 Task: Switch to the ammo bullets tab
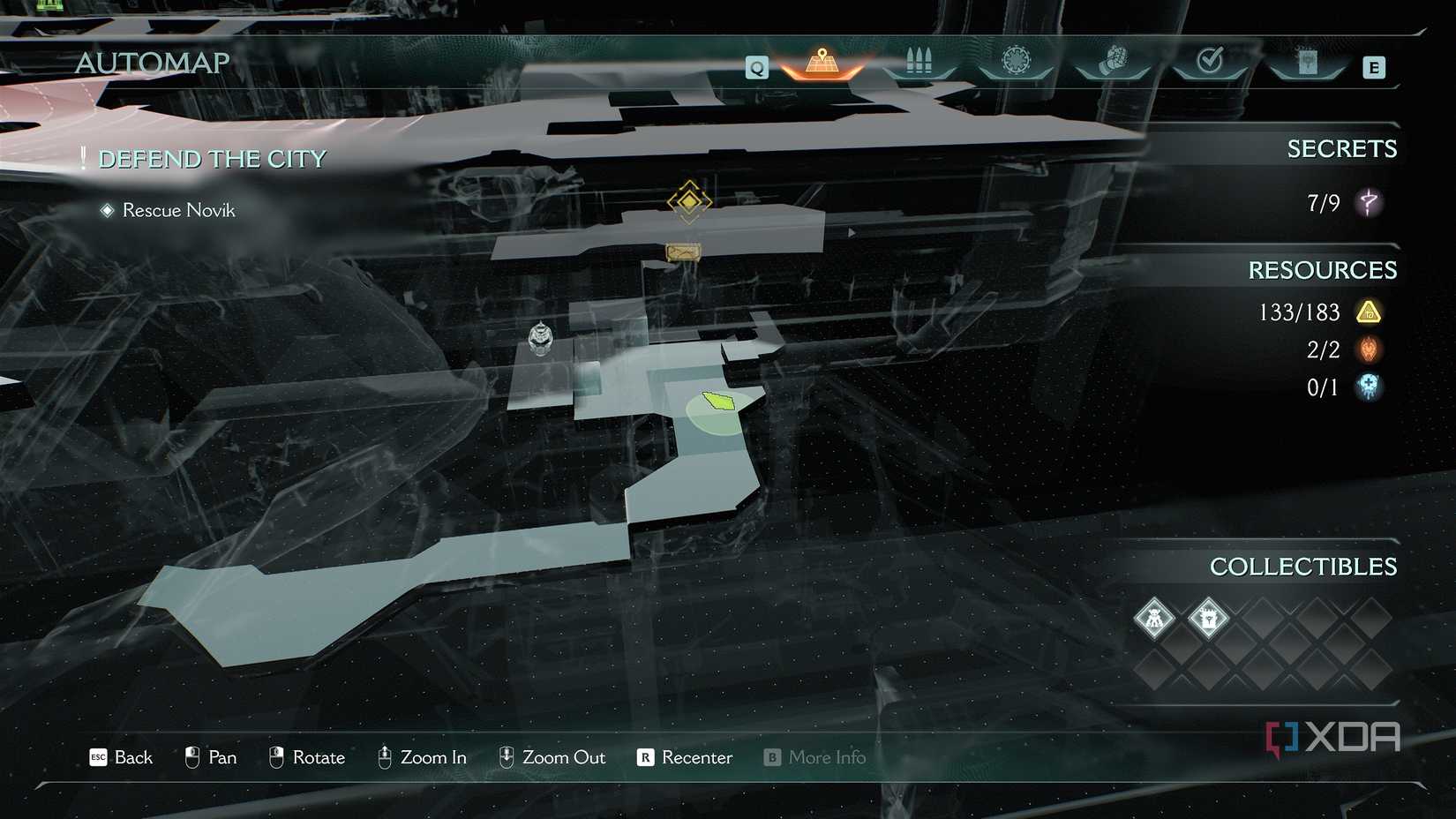(x=919, y=62)
